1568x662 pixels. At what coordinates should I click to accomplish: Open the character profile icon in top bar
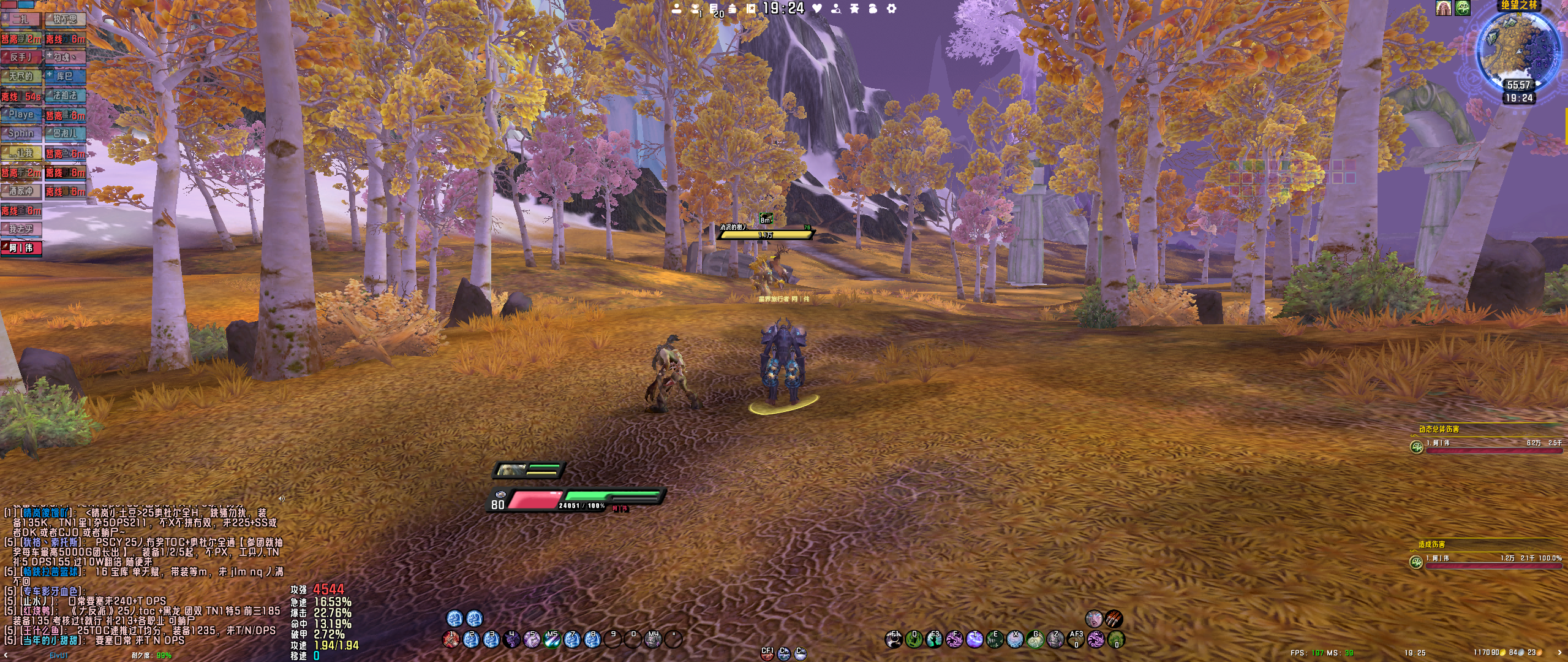pyautogui.click(x=676, y=9)
